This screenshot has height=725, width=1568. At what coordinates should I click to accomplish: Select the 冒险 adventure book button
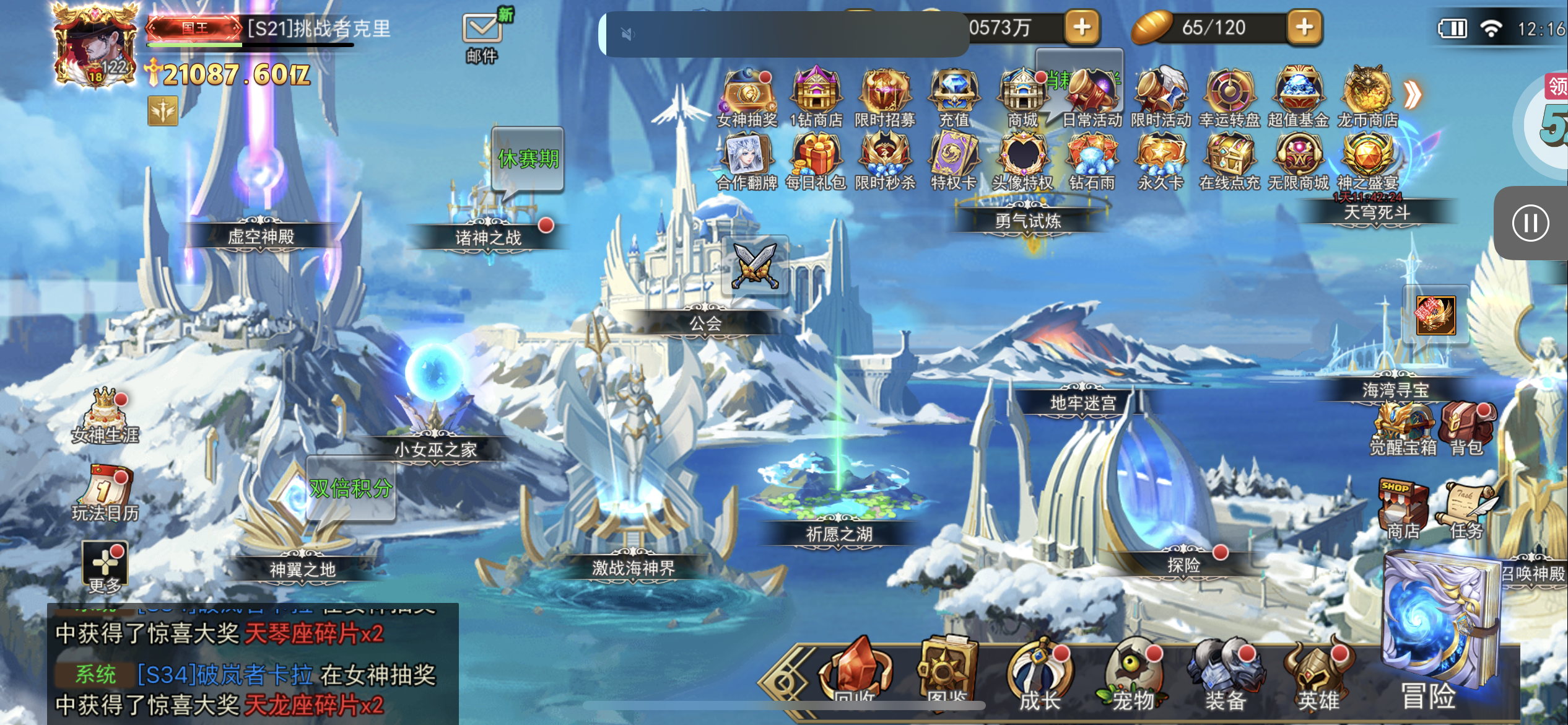point(1437,632)
